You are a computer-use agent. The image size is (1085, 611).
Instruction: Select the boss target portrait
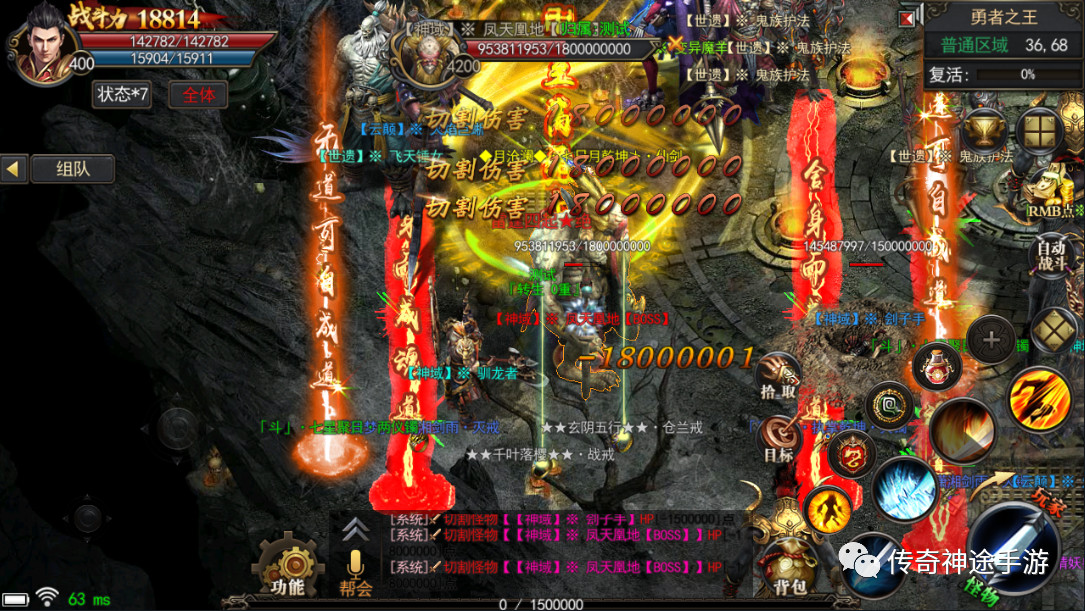434,48
